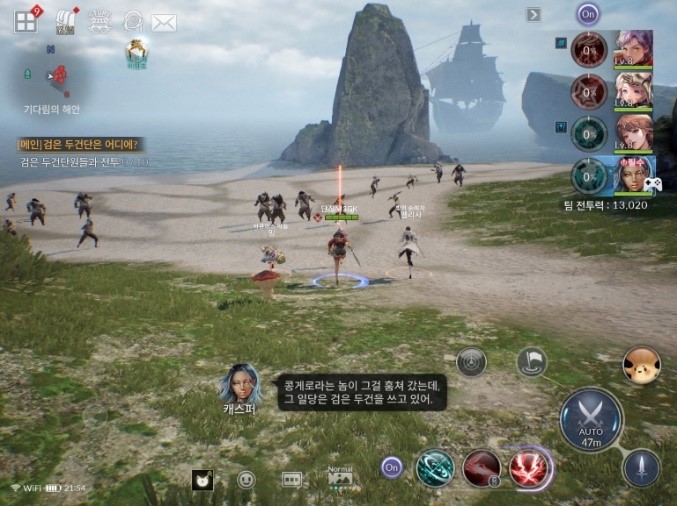Select the brown-haired party member portrait
Screen dimensions: 677x506
(x=634, y=133)
